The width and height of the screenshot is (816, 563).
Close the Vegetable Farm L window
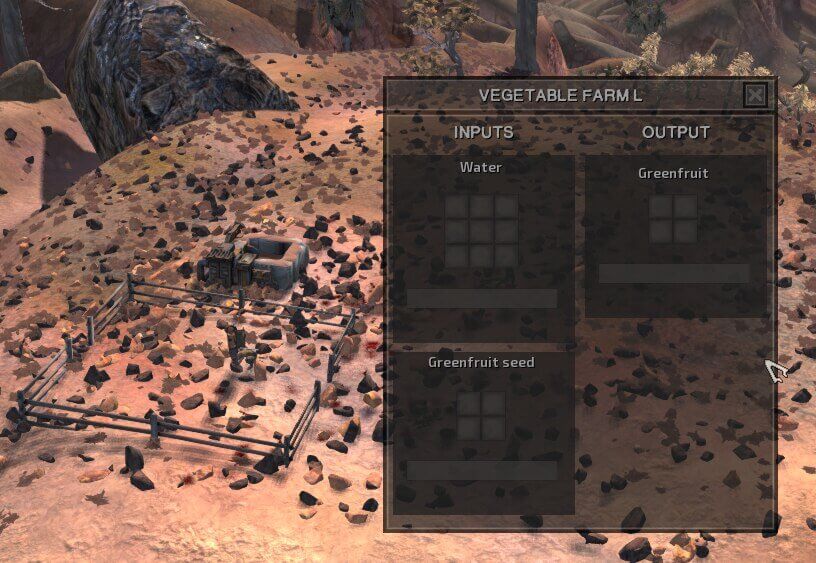click(x=756, y=95)
